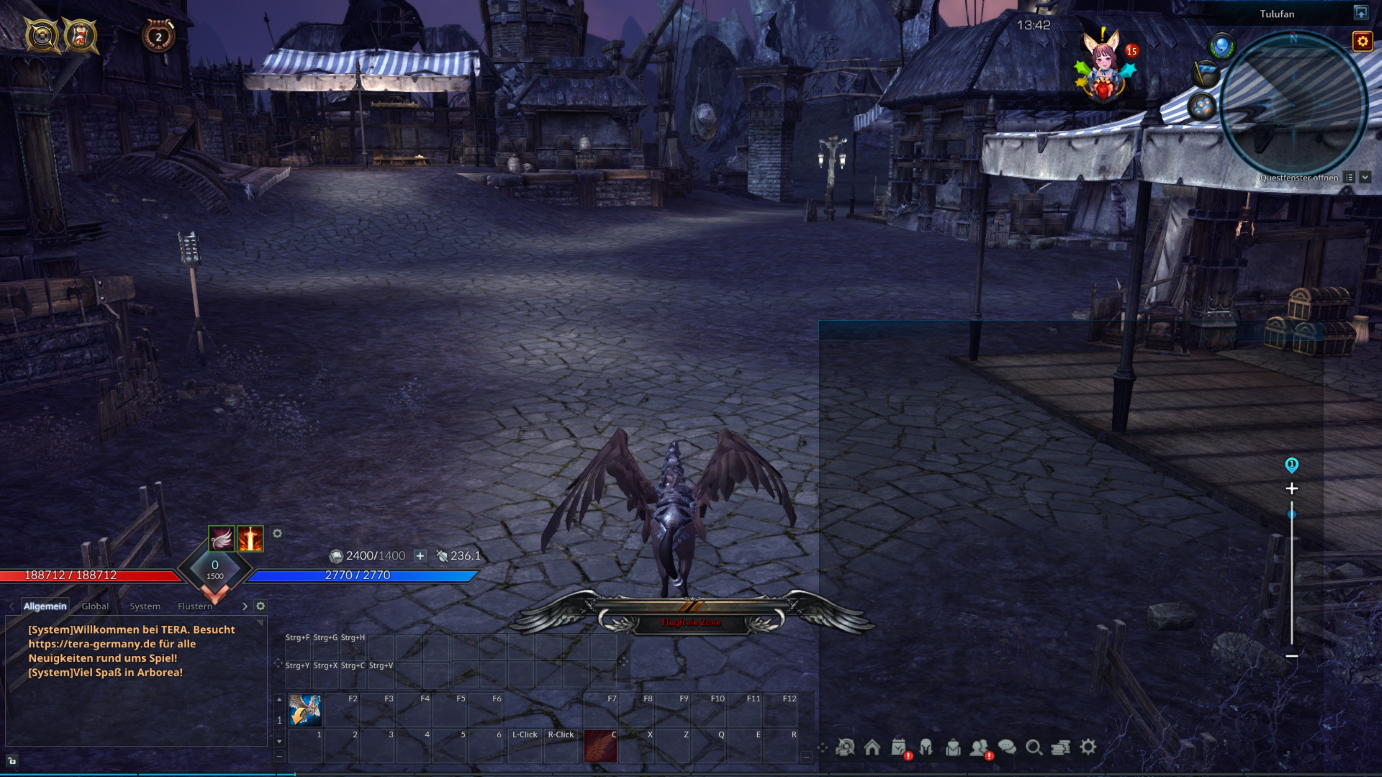Open the gear-shaped settings menu icon
This screenshot has height=777, width=1382.
coord(1088,747)
